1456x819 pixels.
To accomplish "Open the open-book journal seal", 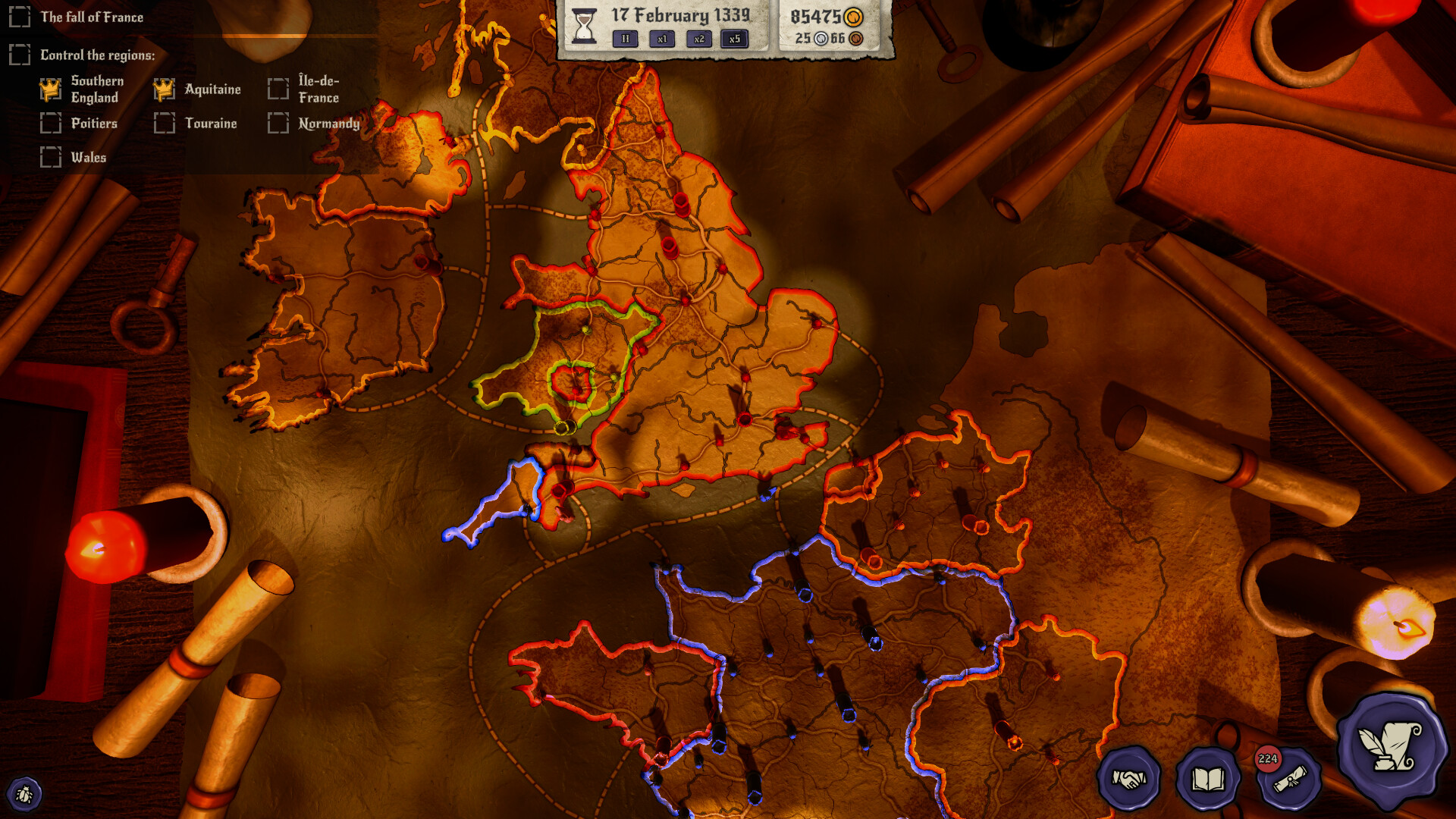I will click(1208, 779).
